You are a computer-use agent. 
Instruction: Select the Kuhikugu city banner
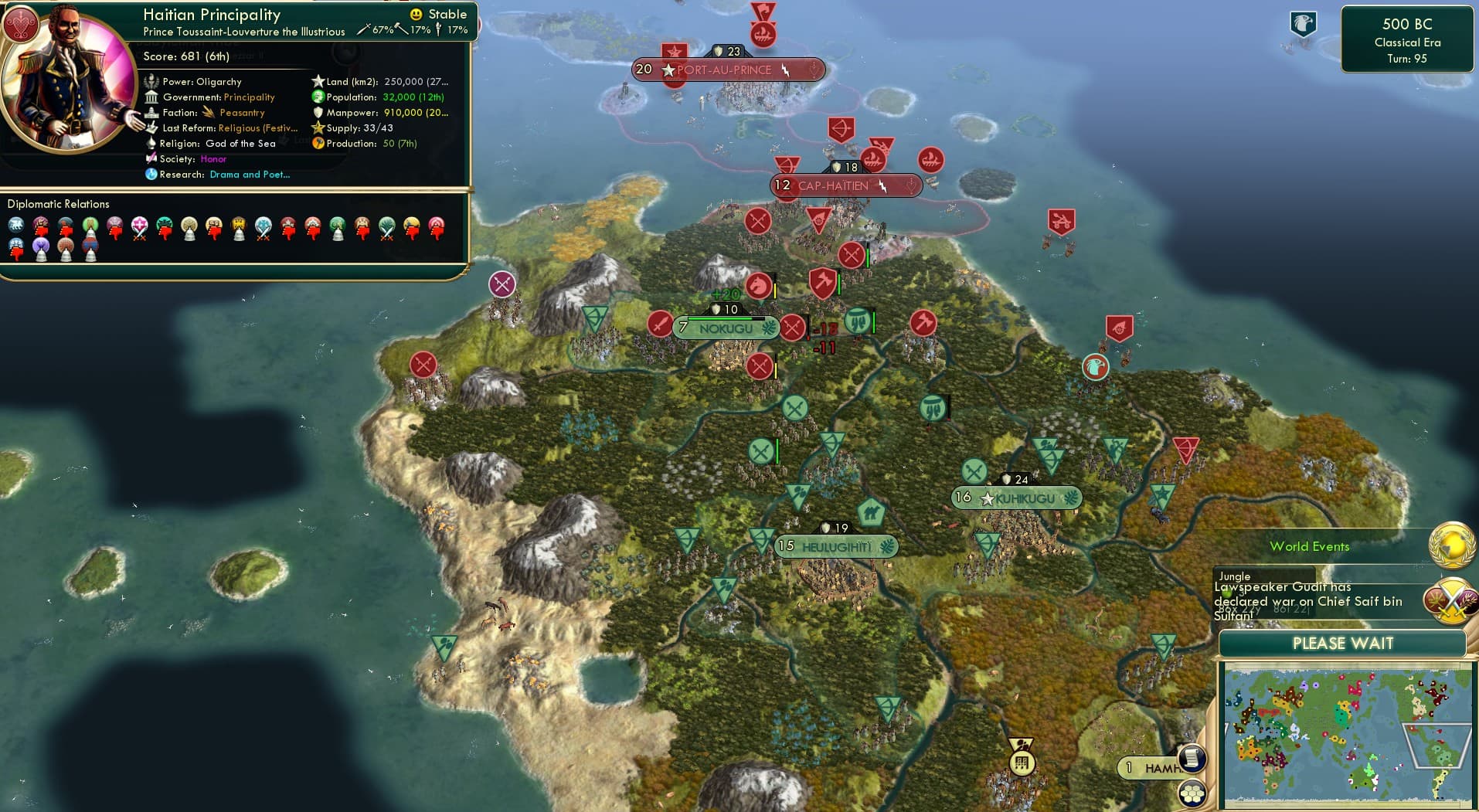(1015, 498)
